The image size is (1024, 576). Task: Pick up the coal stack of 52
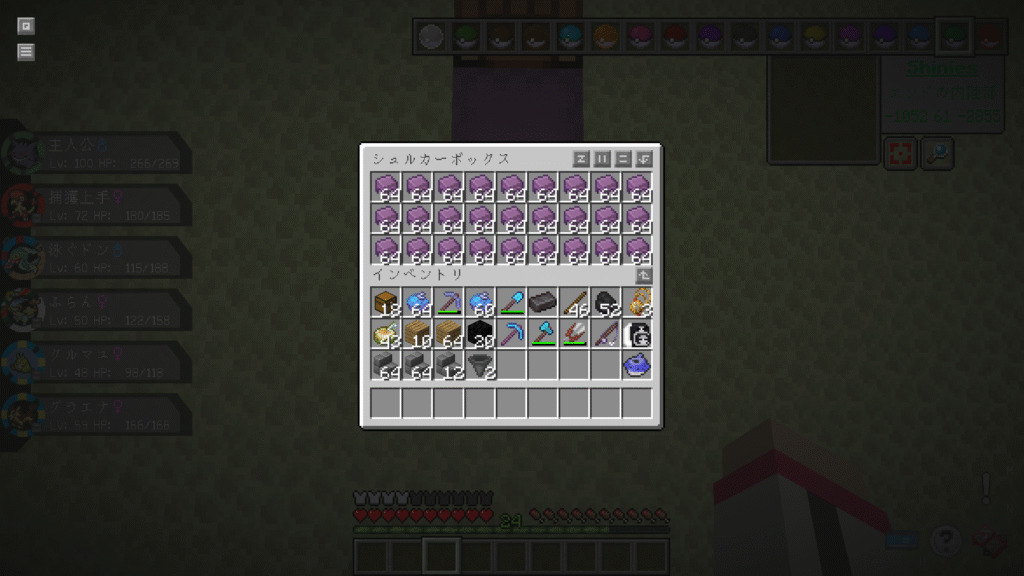tap(606, 303)
